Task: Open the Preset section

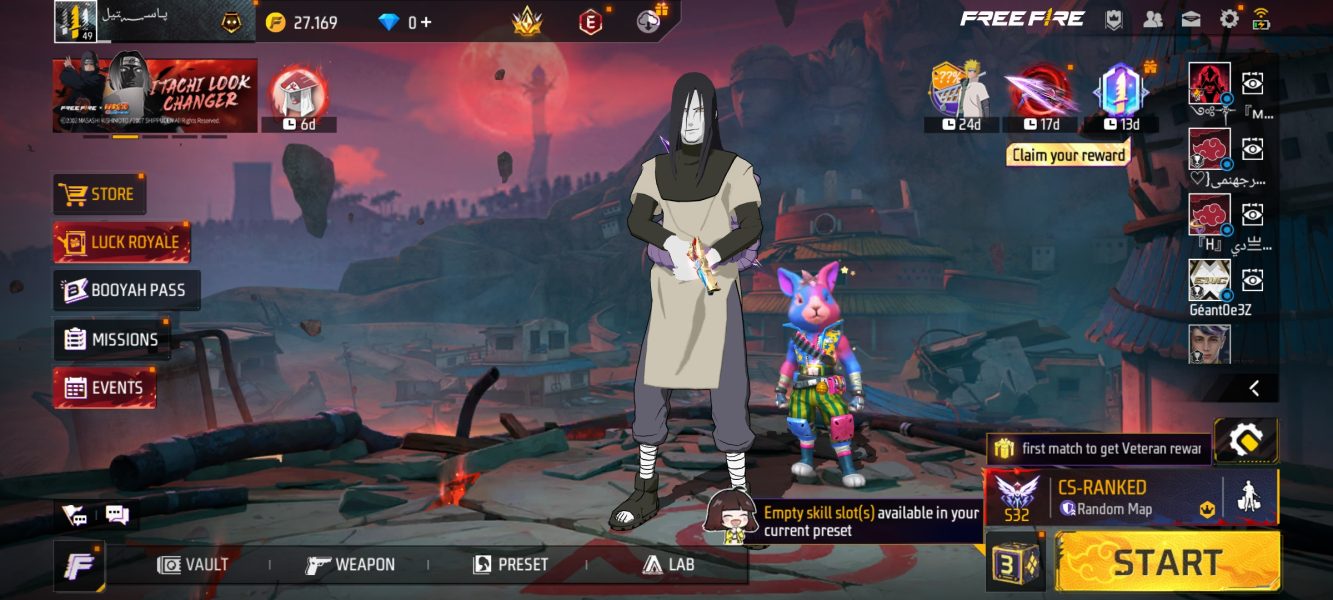Action: [511, 565]
